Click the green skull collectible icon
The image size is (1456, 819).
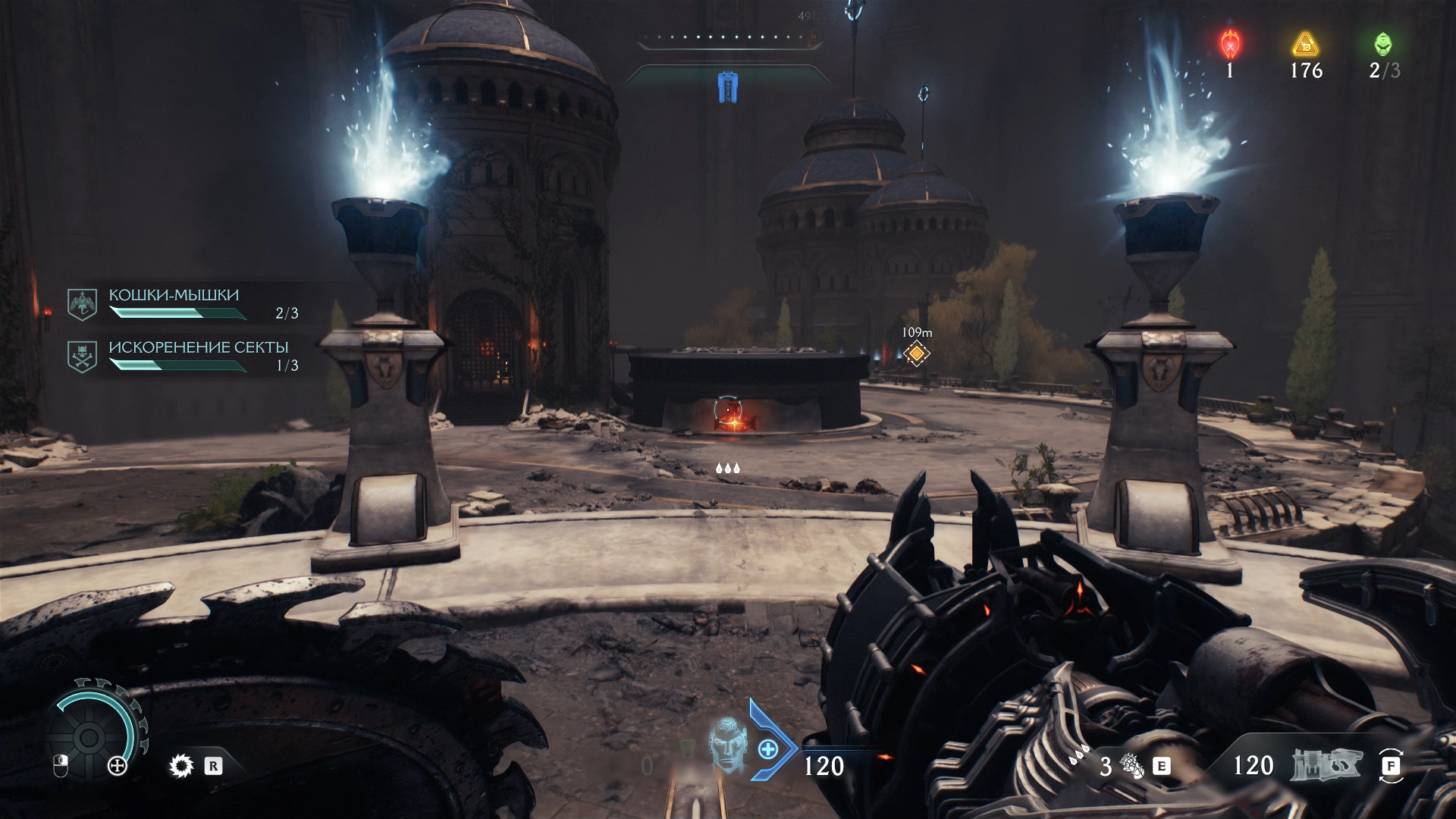pyautogui.click(x=1383, y=44)
